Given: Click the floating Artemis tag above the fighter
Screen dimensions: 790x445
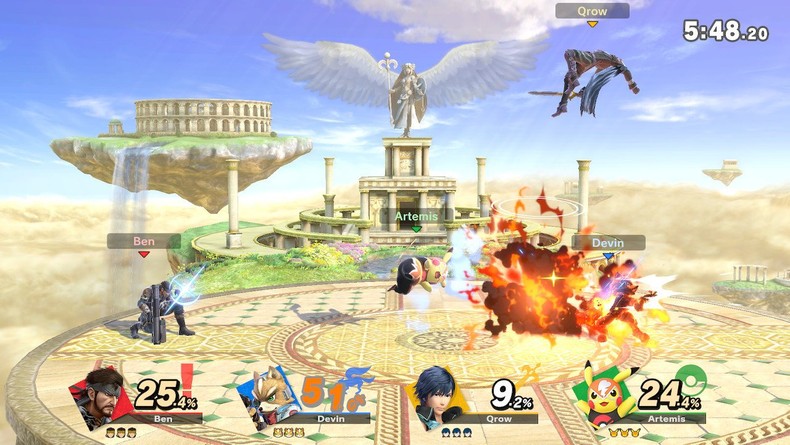Looking at the screenshot, I should [416, 216].
